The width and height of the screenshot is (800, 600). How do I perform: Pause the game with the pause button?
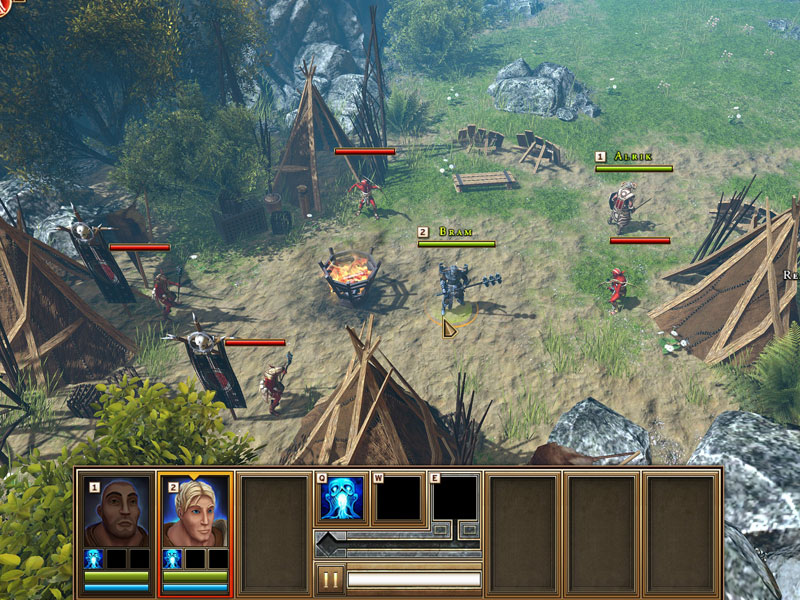(329, 579)
